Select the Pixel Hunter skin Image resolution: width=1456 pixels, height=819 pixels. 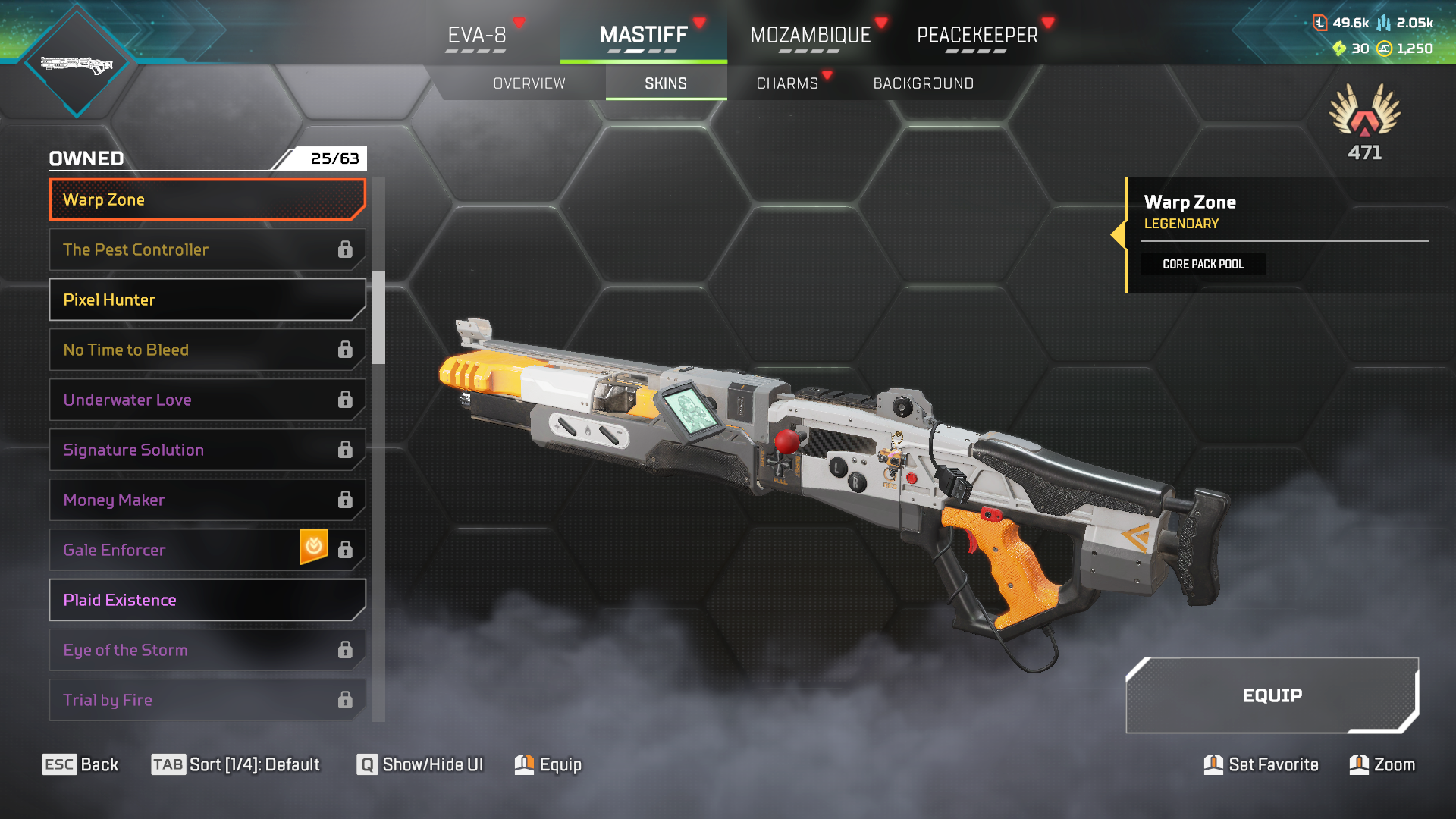pyautogui.click(x=207, y=300)
